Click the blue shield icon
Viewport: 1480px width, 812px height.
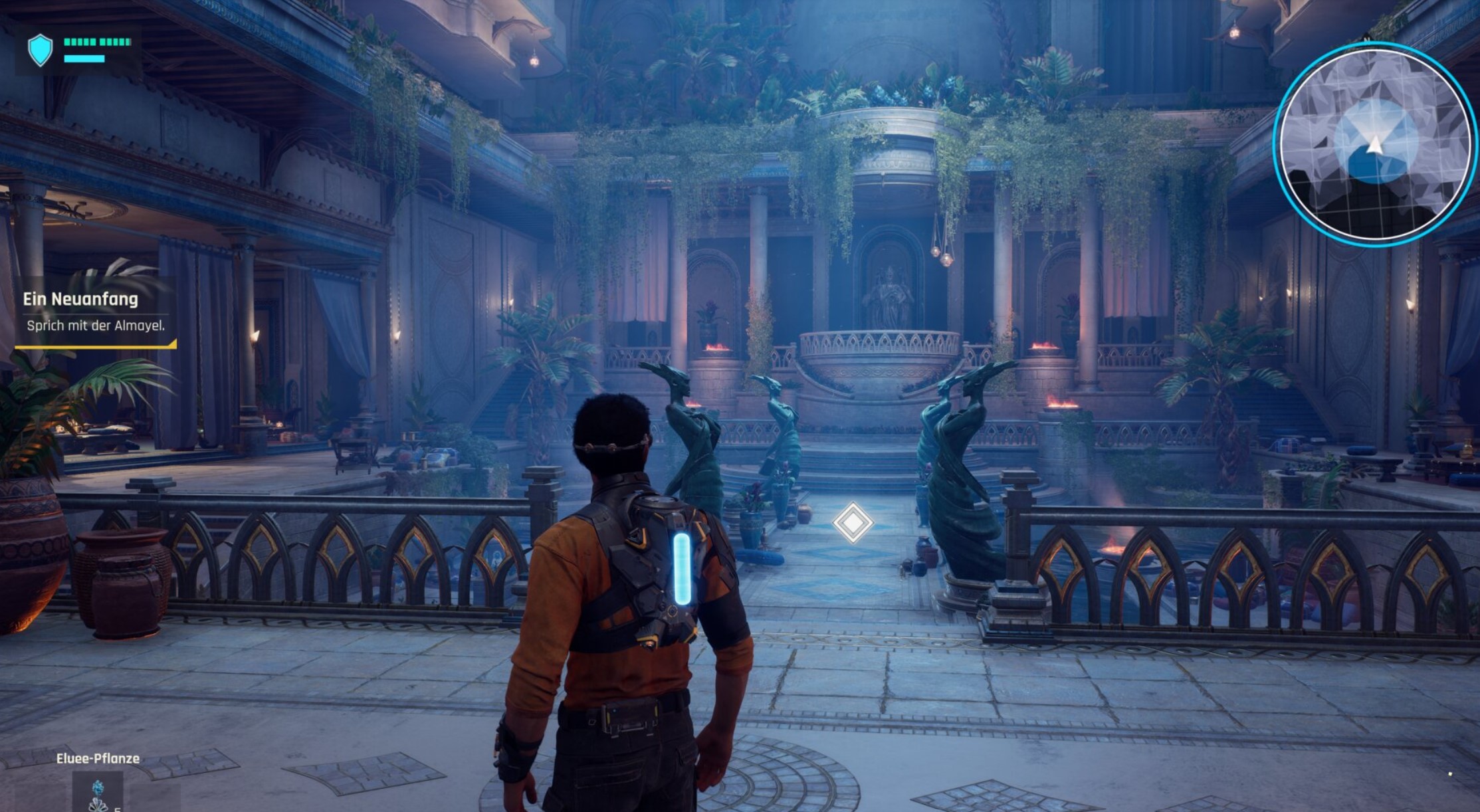click(40, 50)
